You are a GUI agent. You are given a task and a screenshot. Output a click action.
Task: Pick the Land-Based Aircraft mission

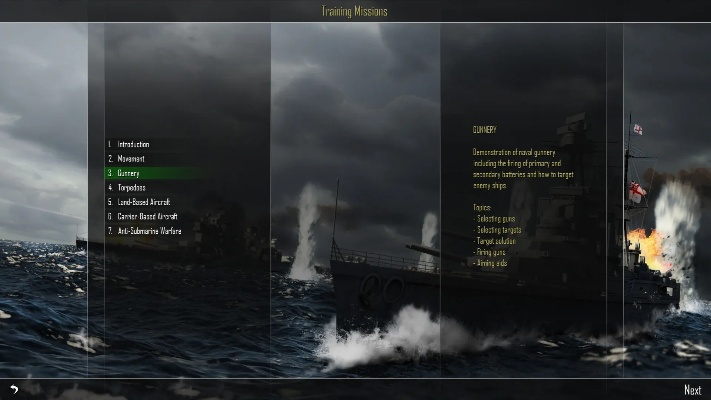pyautogui.click(x=144, y=202)
